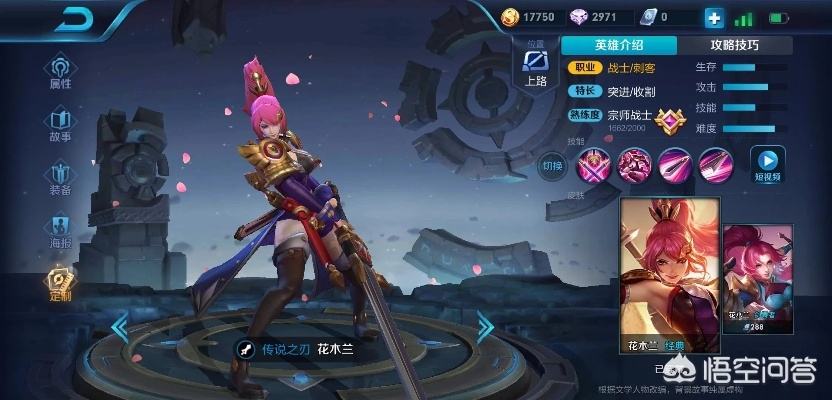Open the 装备 equipment section
This screenshot has width=832, height=400.
(60, 177)
